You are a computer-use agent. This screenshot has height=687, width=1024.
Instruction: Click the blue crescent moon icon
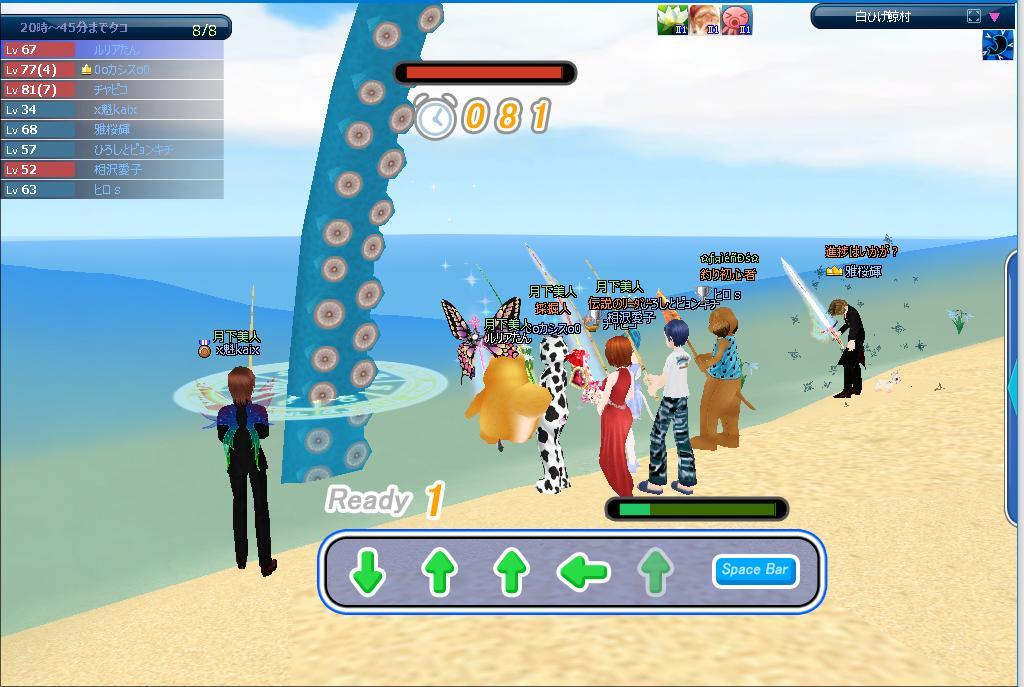click(997, 45)
